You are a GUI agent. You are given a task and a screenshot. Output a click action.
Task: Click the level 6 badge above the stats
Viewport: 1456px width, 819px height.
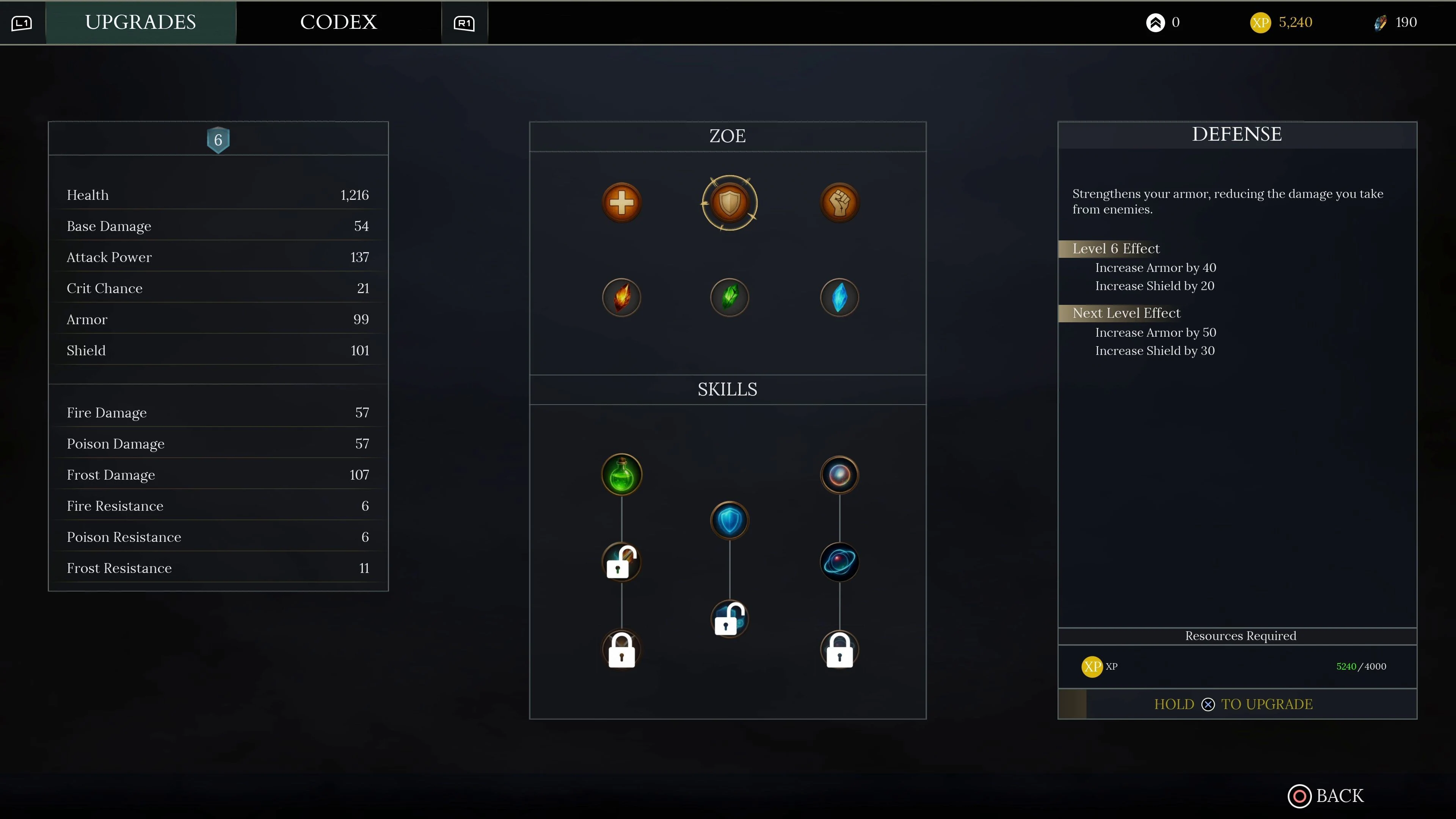coord(218,140)
